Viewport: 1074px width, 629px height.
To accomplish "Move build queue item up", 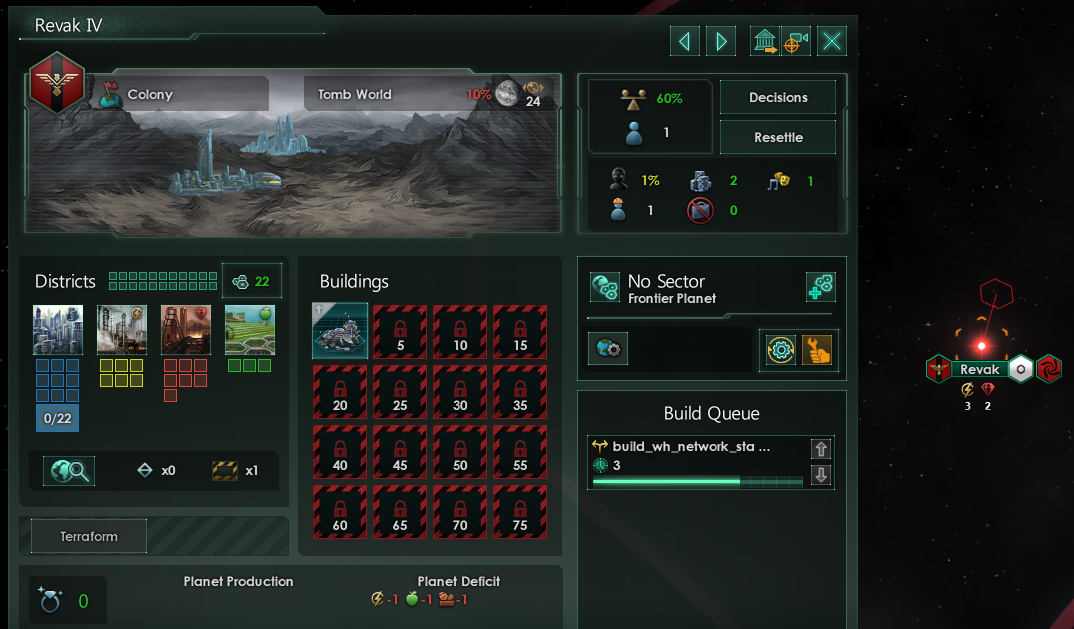I will 821,449.
